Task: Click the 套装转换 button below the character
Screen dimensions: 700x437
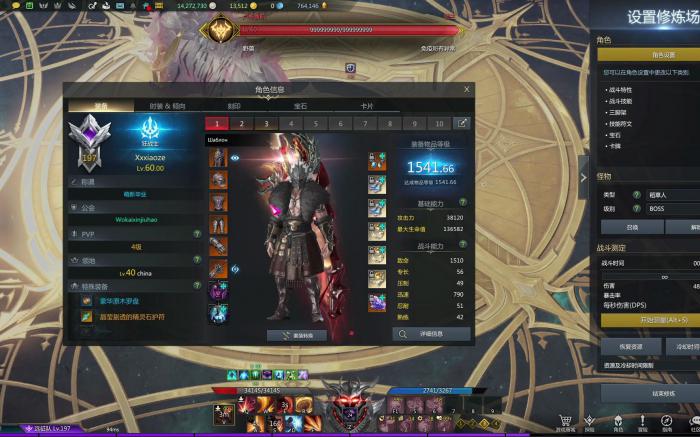Action: (x=297, y=336)
